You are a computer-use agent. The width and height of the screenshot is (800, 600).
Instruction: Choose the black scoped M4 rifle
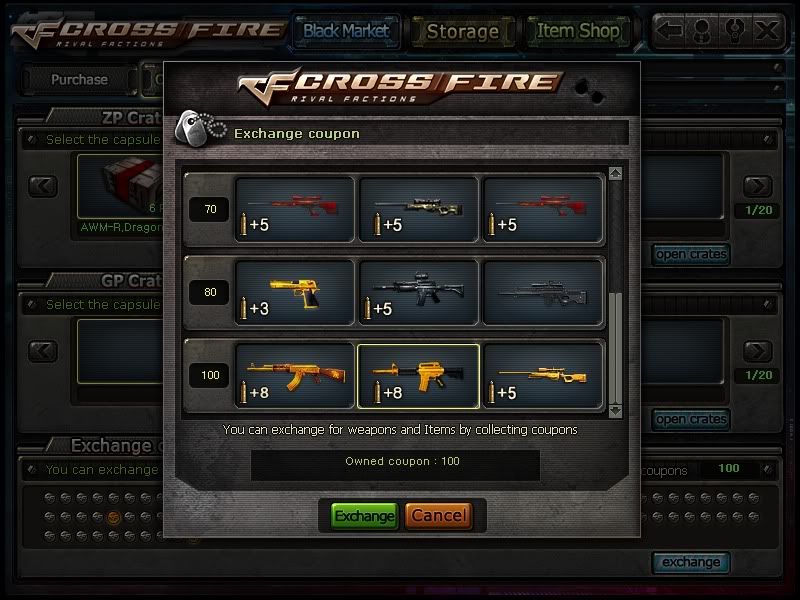pyautogui.click(x=418, y=292)
